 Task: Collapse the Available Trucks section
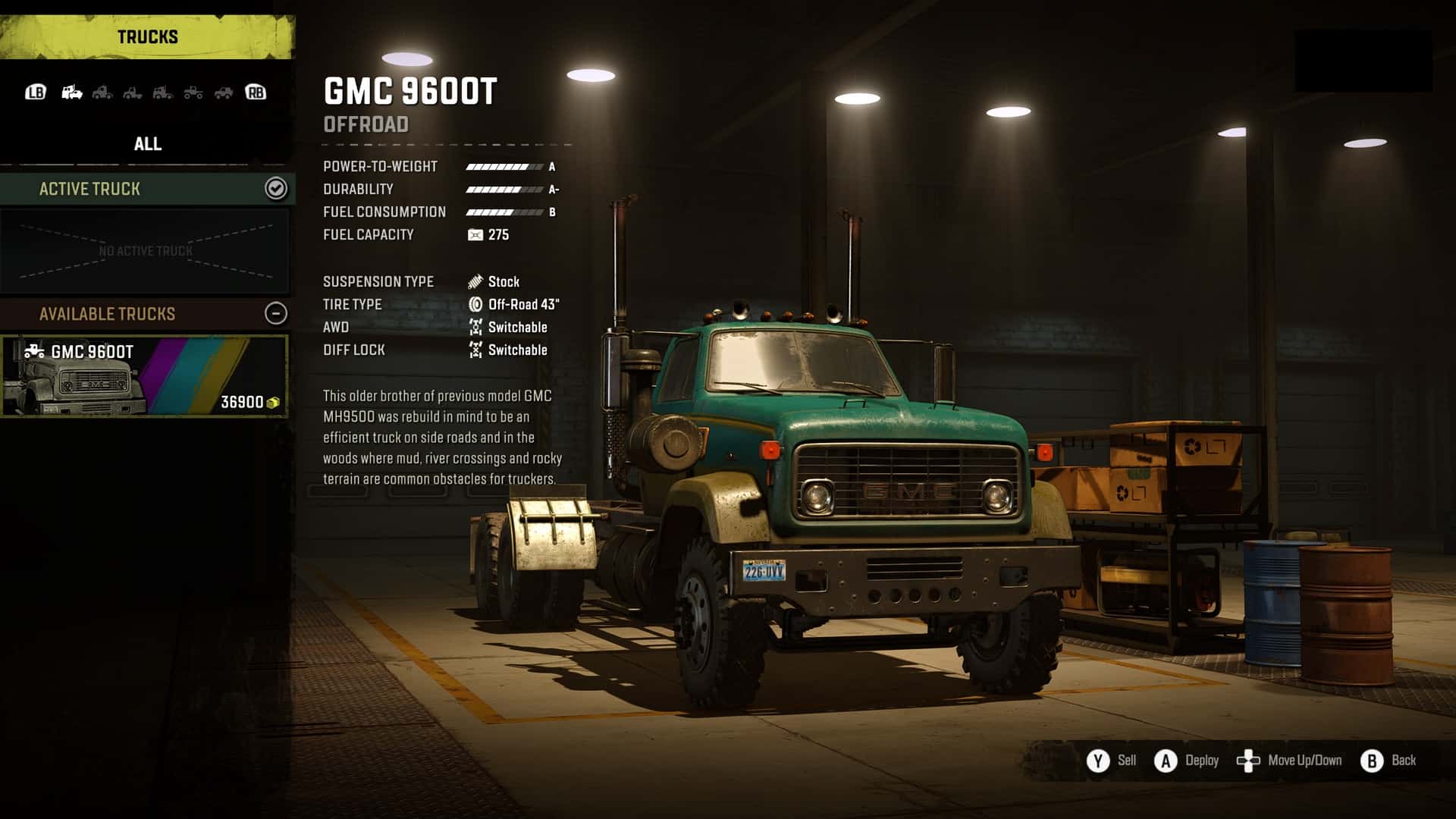pos(276,313)
